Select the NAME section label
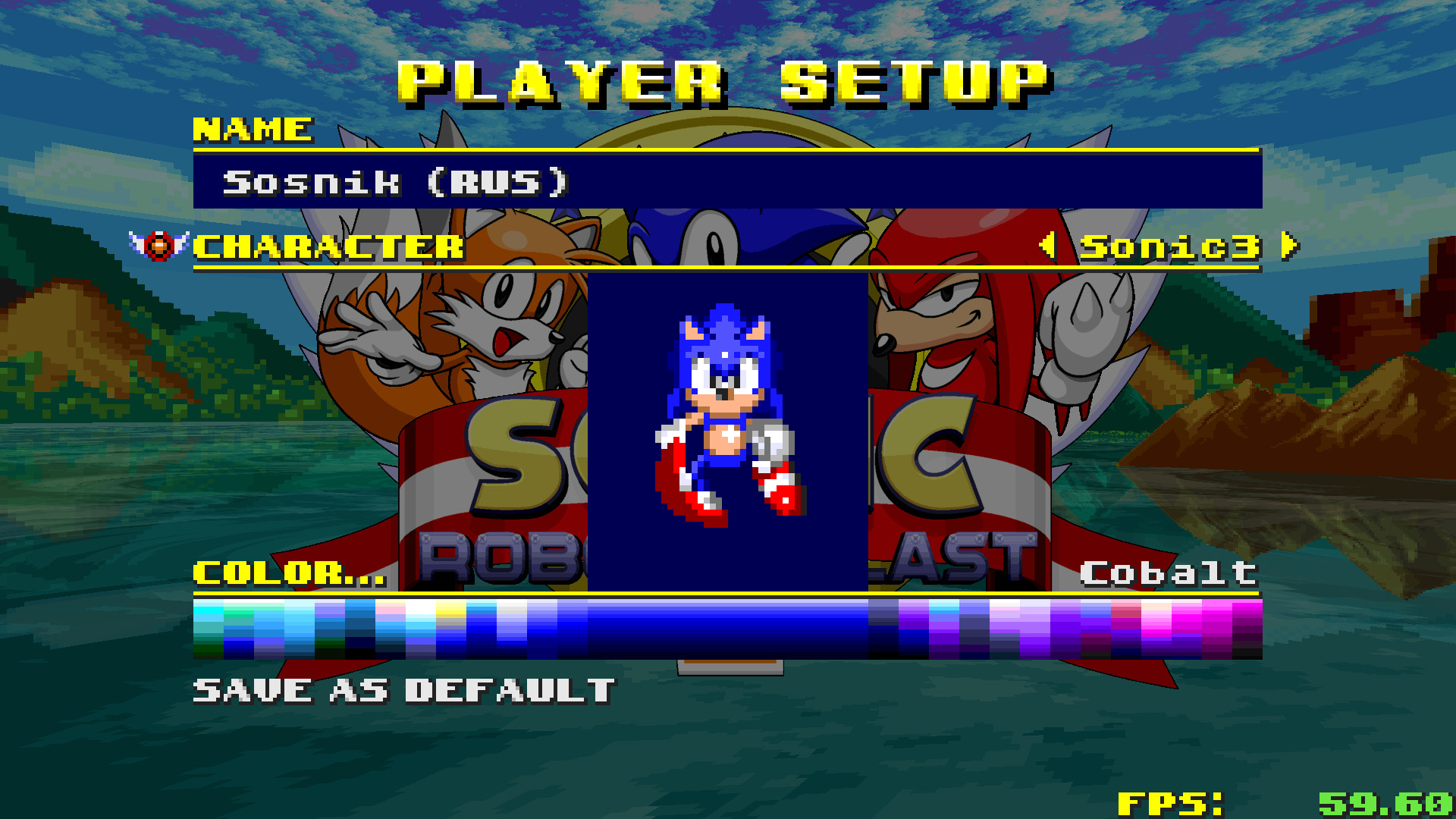This screenshot has width=1456, height=819. point(253,127)
